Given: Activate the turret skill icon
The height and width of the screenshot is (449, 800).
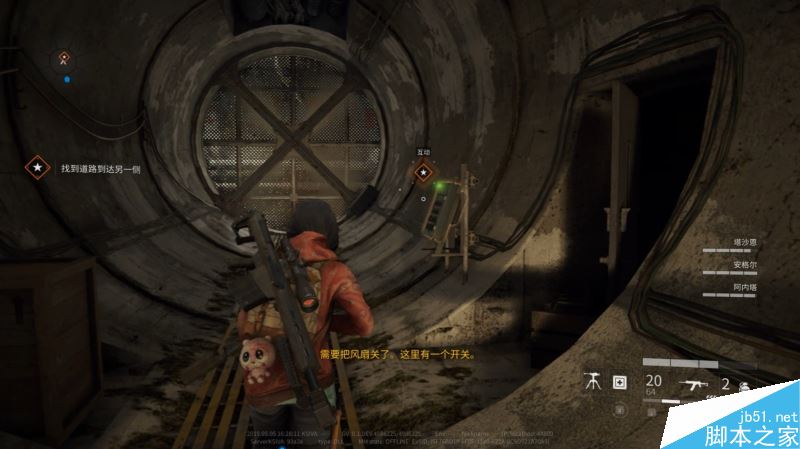Looking at the screenshot, I should pyautogui.click(x=593, y=381).
